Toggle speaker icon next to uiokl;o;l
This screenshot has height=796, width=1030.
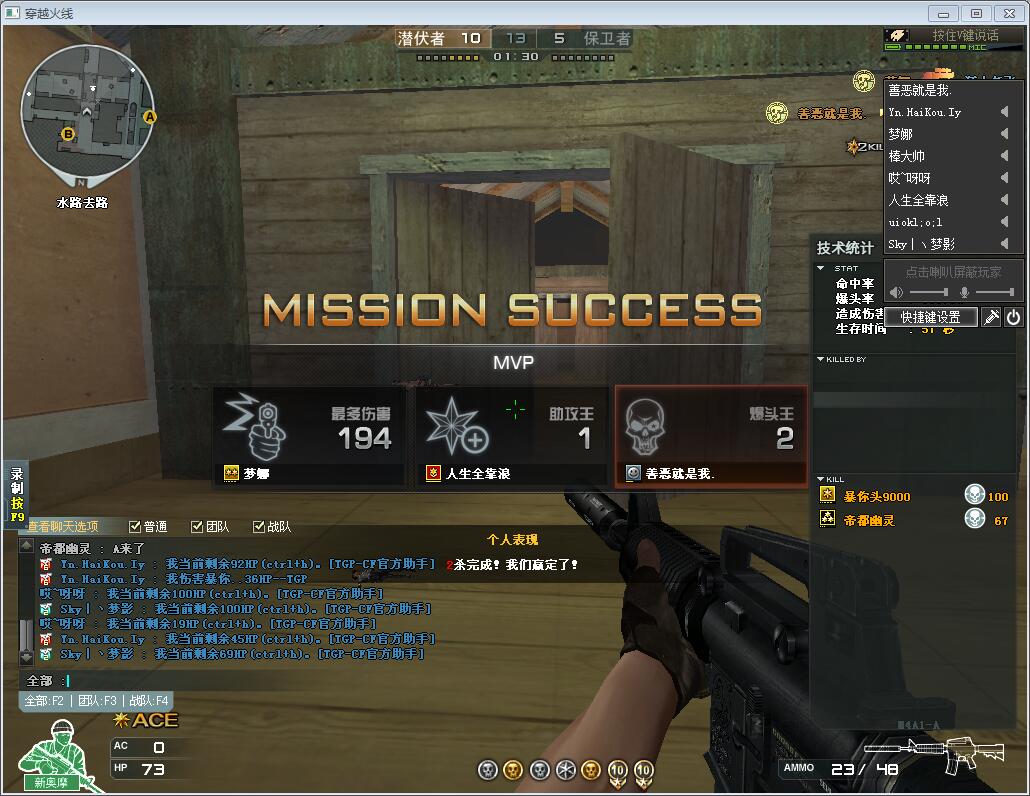1004,222
